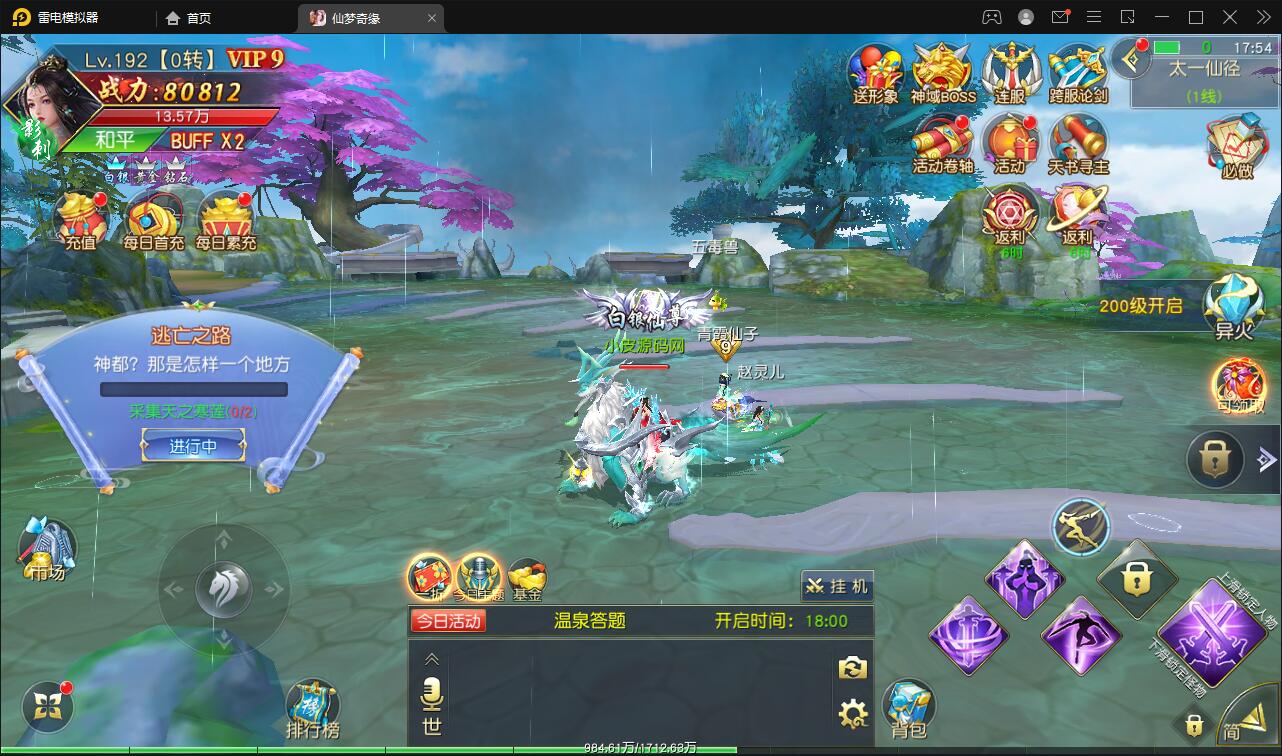Screen dimensions: 1282x756
Task: Open the 充值 recharge icon
Action: pos(81,218)
